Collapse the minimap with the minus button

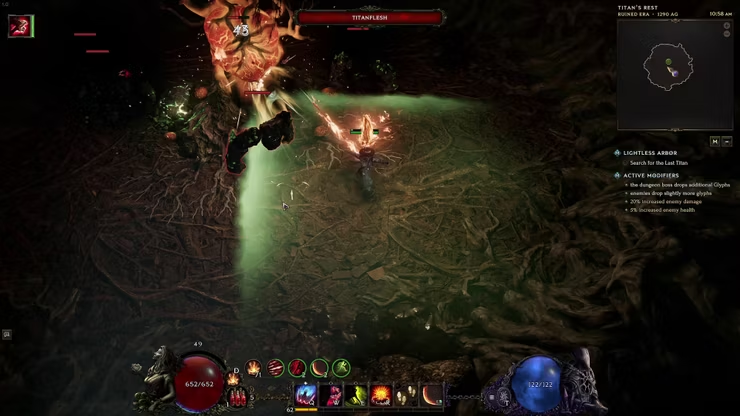(727, 142)
